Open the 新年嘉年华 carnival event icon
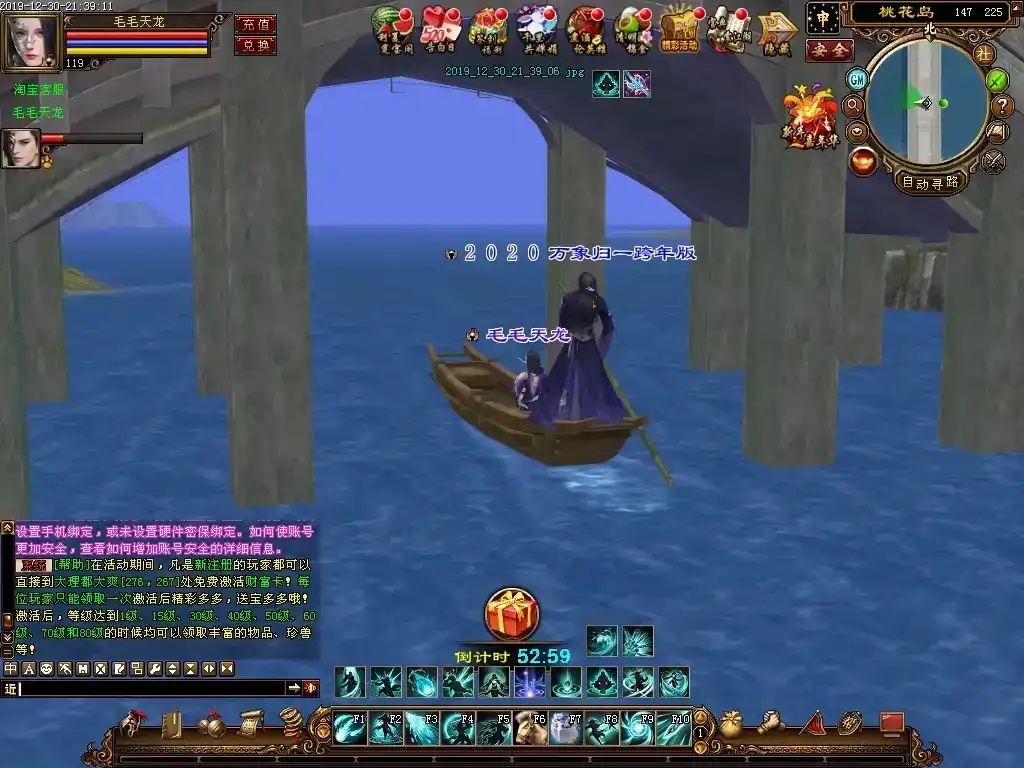Screen dimensions: 1024x768 click(811, 118)
